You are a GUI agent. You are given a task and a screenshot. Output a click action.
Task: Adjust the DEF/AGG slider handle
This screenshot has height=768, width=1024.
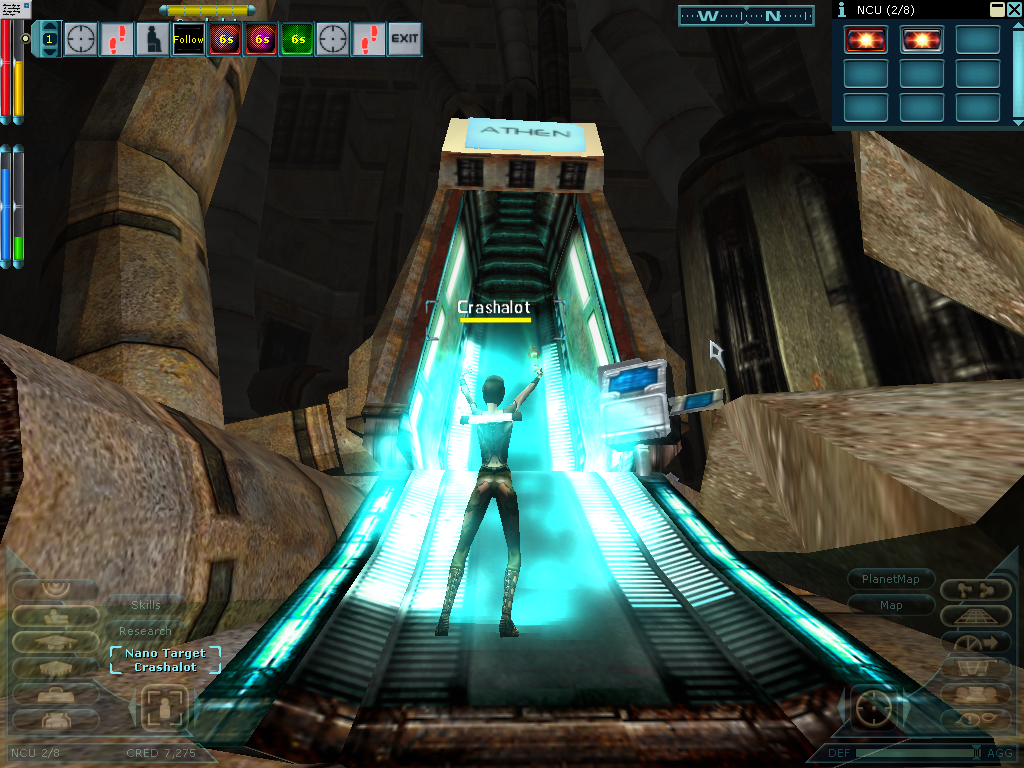977,752
